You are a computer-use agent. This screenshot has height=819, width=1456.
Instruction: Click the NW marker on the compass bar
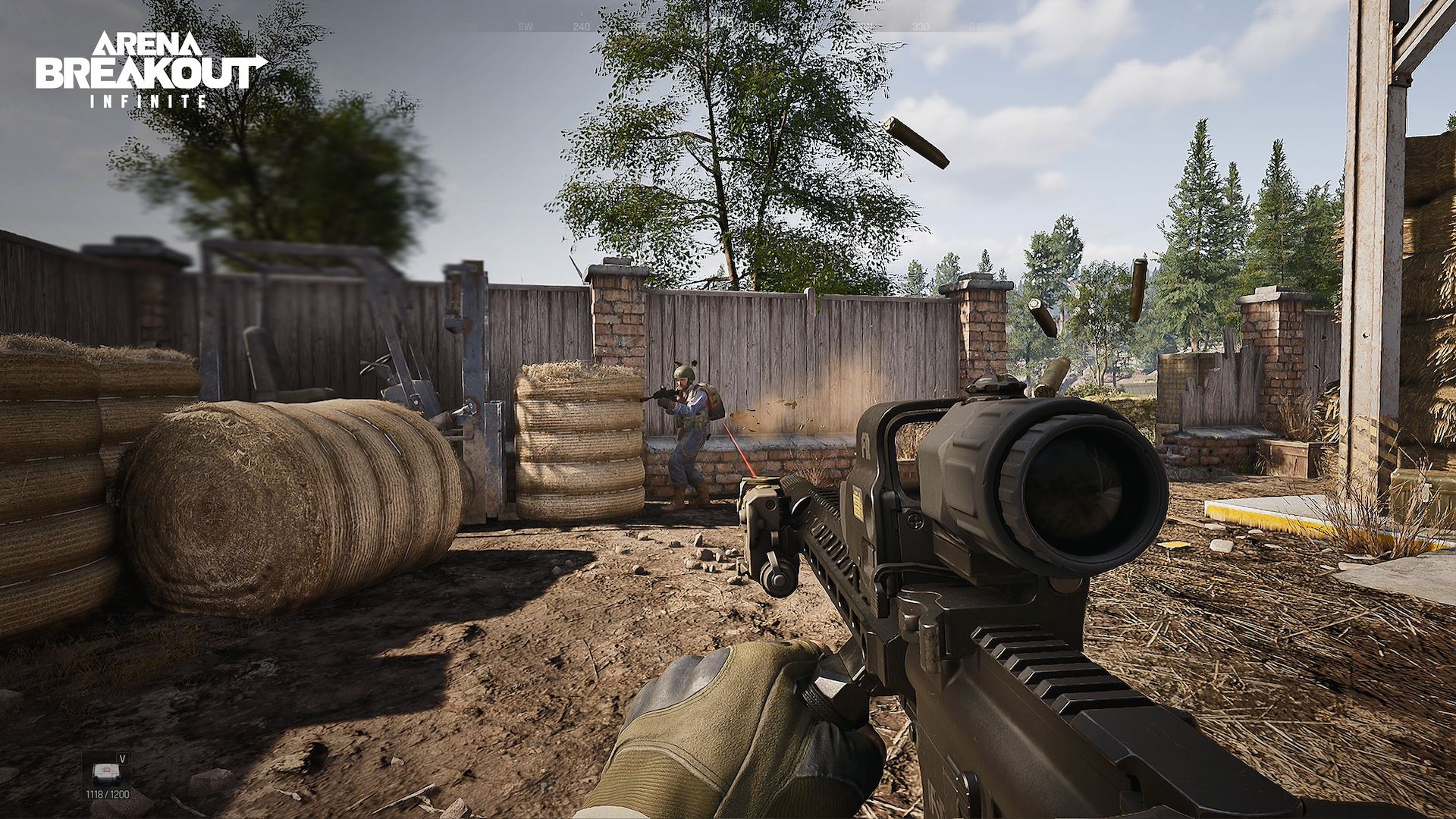pos(865,27)
